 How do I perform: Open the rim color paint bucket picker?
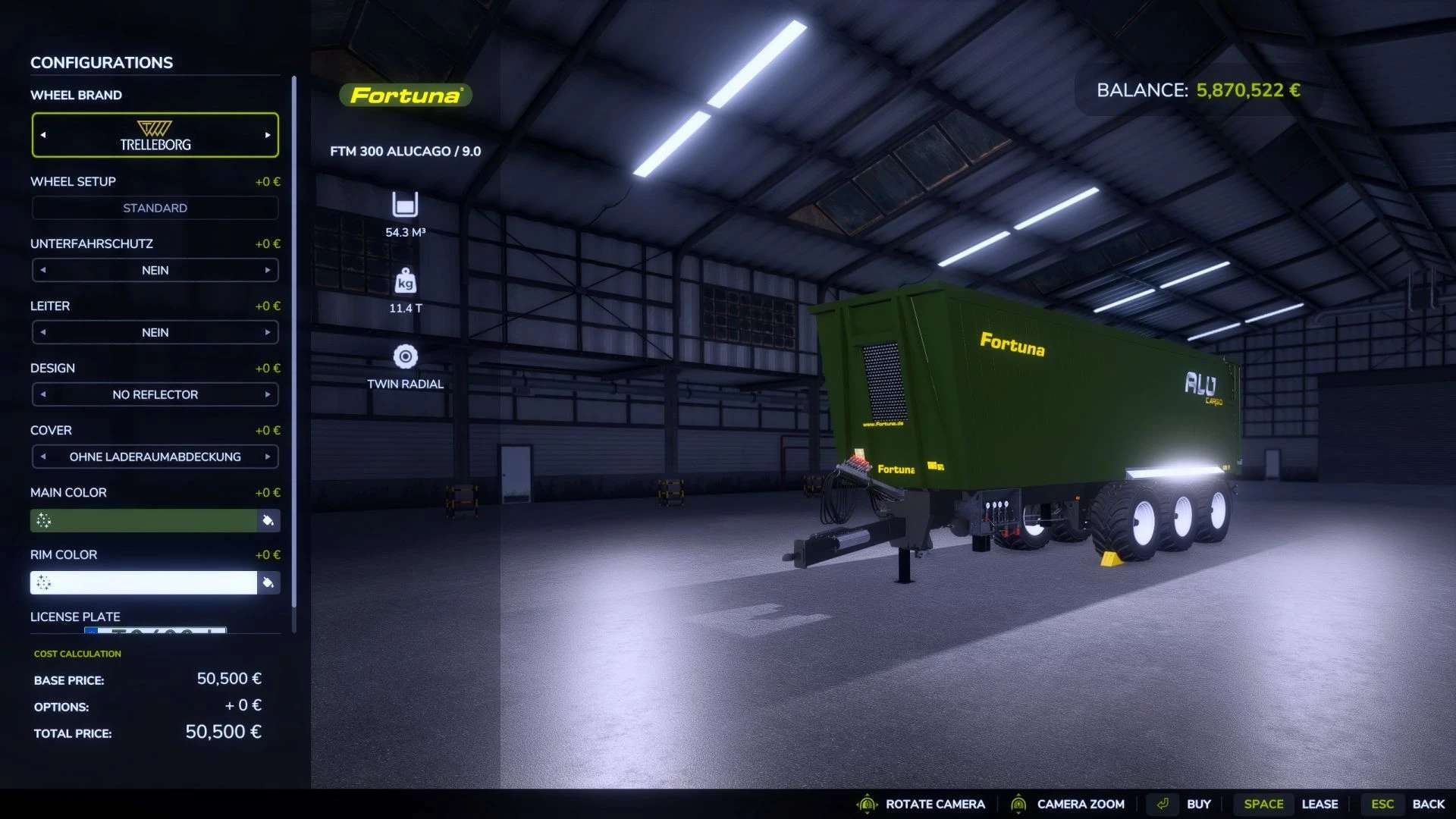coord(268,582)
